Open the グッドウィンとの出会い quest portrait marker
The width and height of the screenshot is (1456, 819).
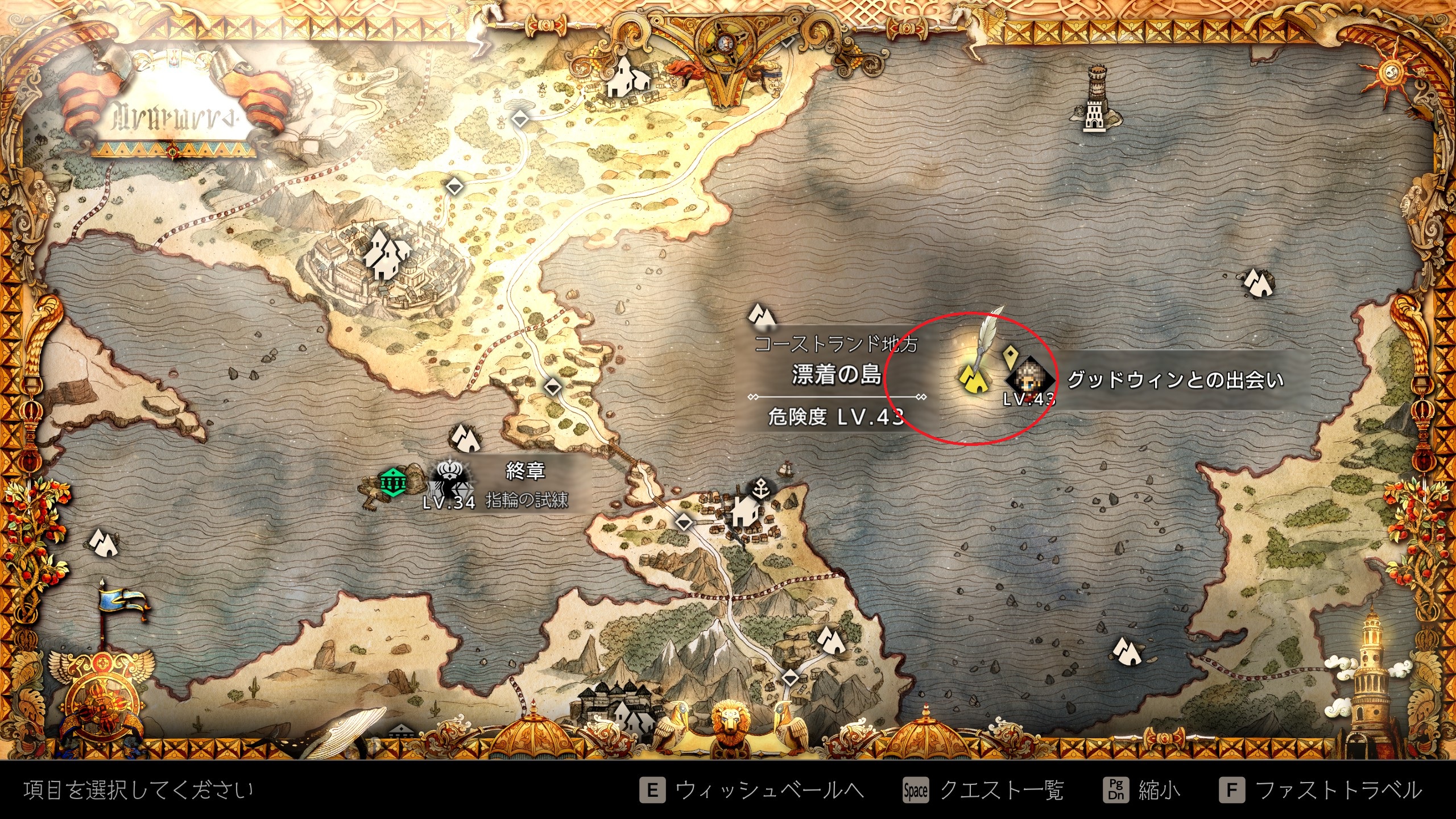[1030, 378]
